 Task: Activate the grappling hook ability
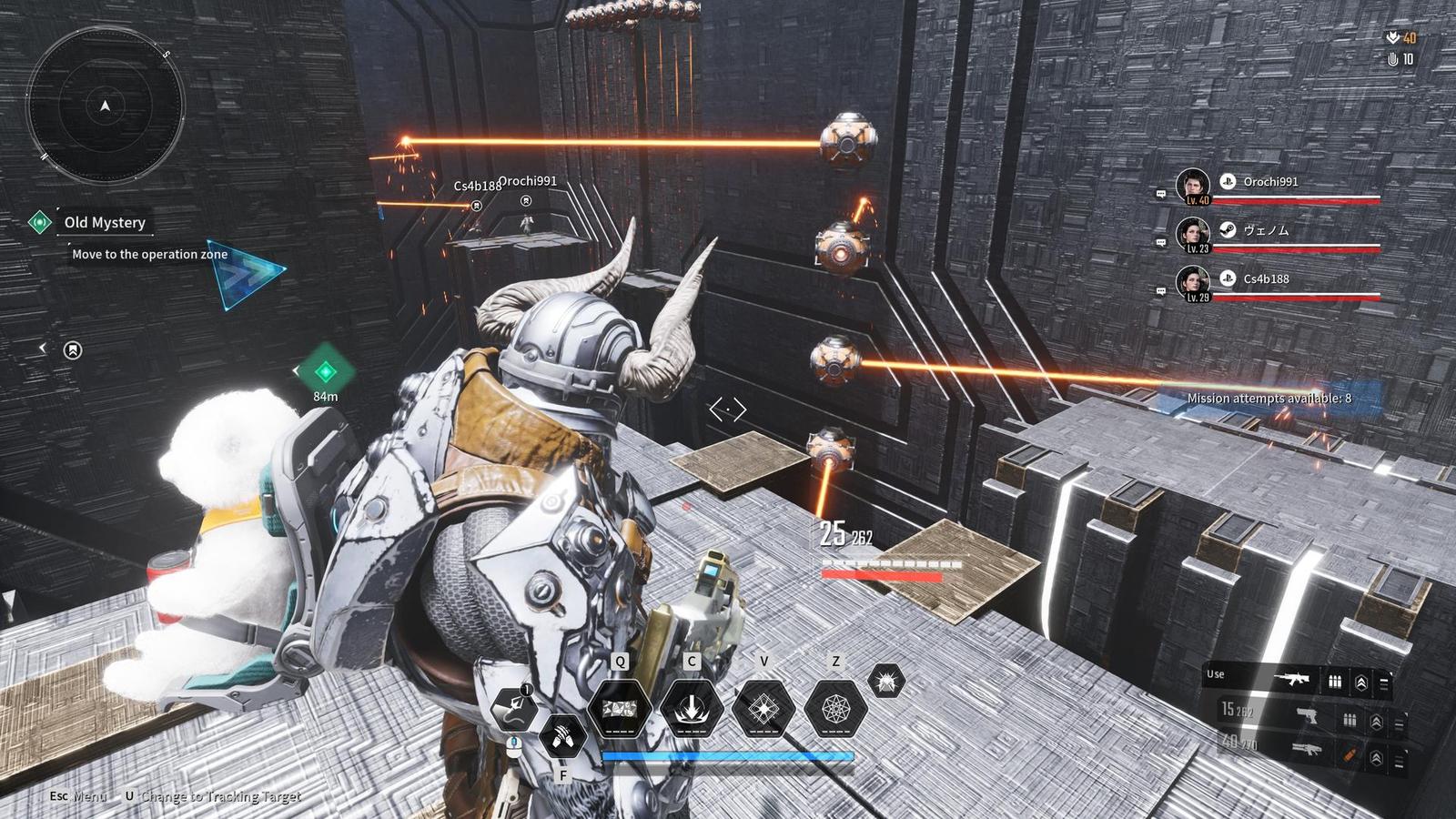(x=513, y=709)
